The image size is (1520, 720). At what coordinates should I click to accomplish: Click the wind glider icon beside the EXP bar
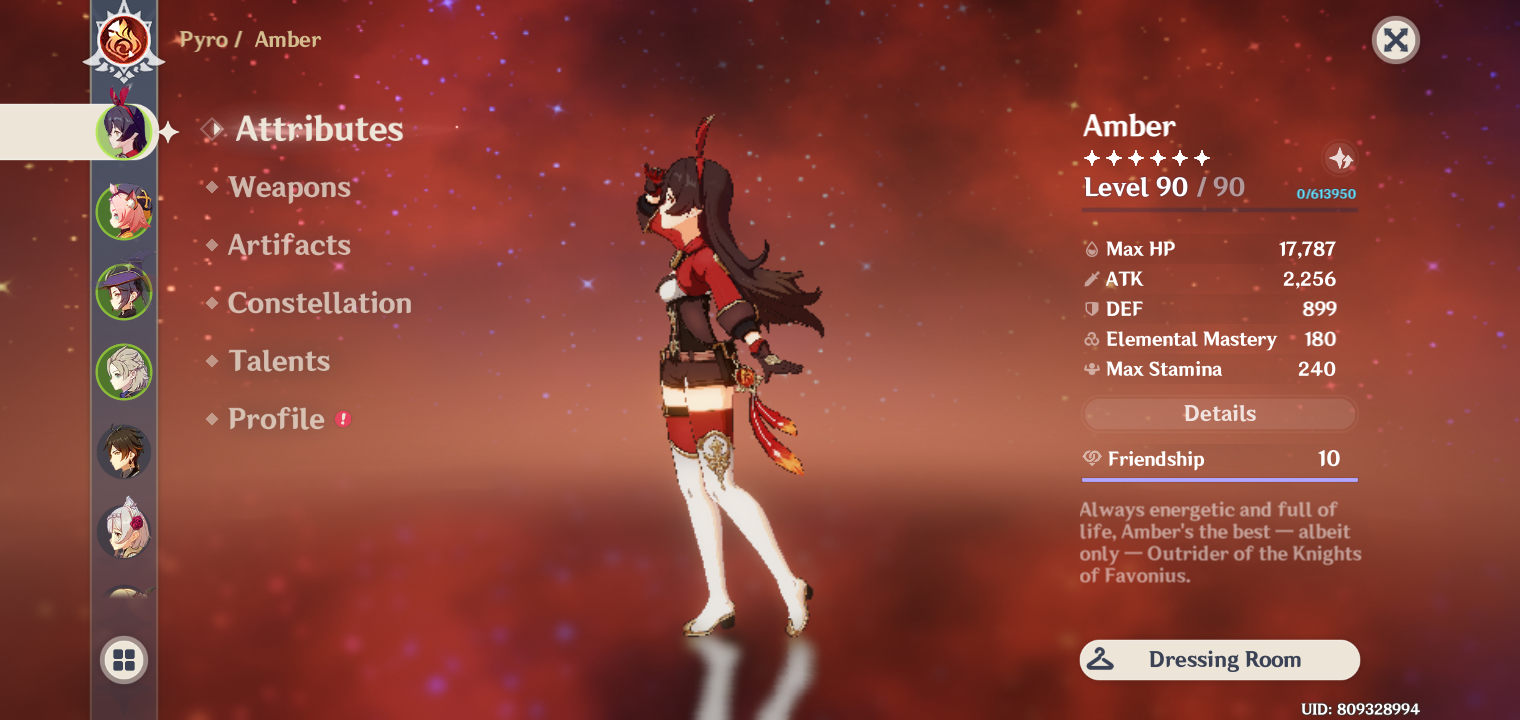tap(1341, 158)
